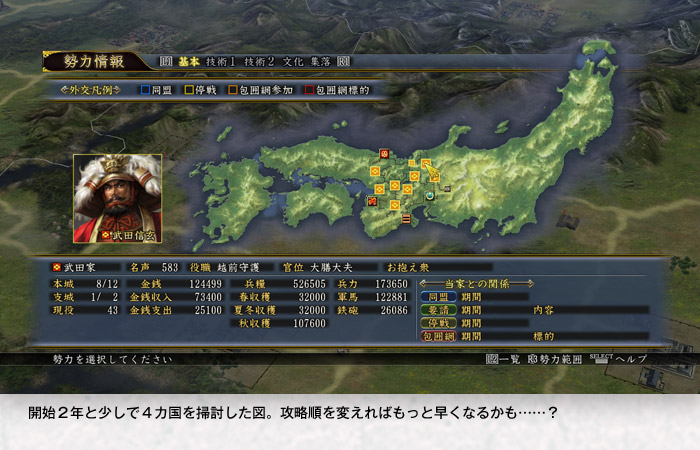Open the 技術1 tab
This screenshot has width=700, height=450.
[x=222, y=62]
